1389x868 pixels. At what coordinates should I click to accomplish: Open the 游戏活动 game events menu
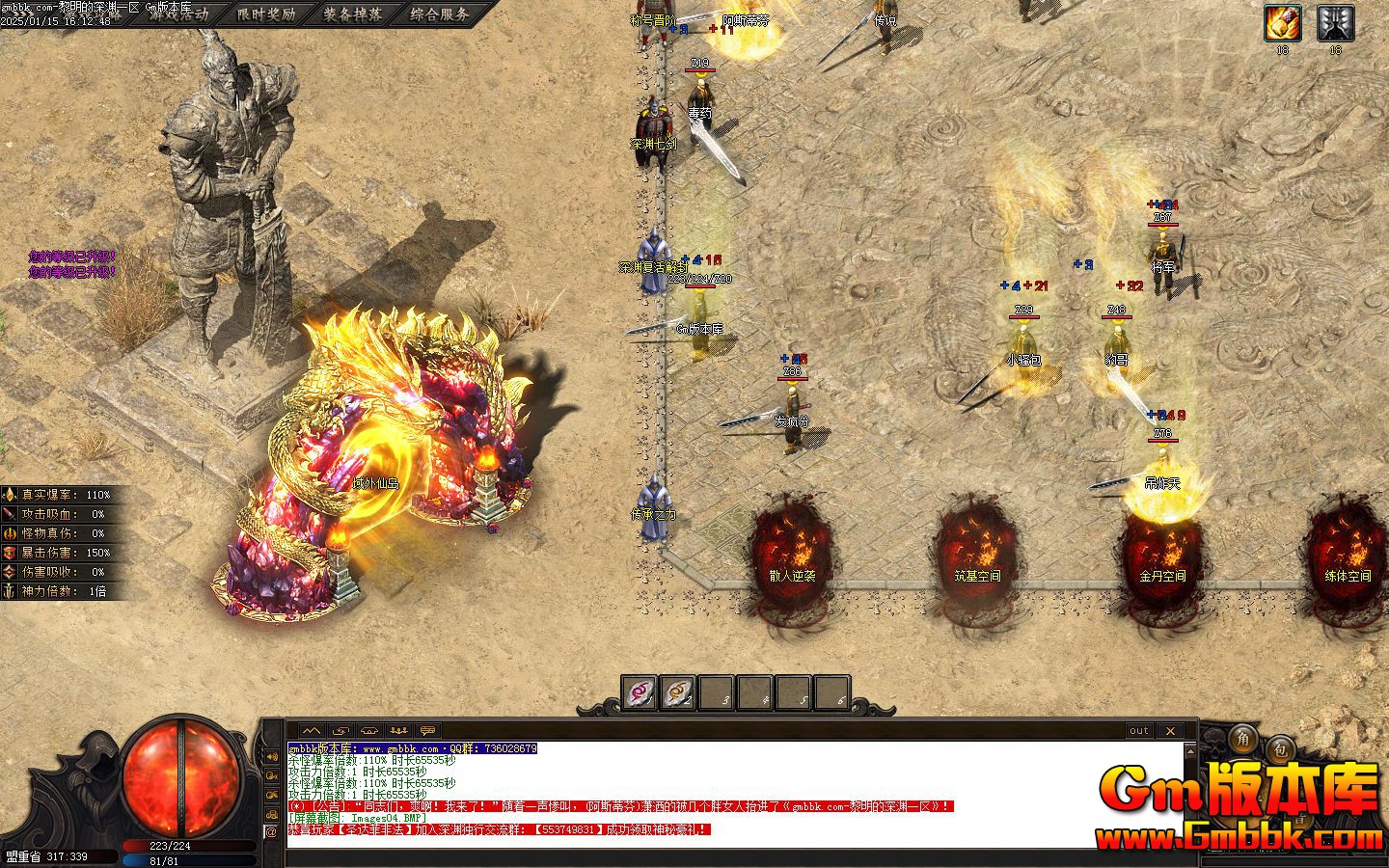[x=179, y=14]
